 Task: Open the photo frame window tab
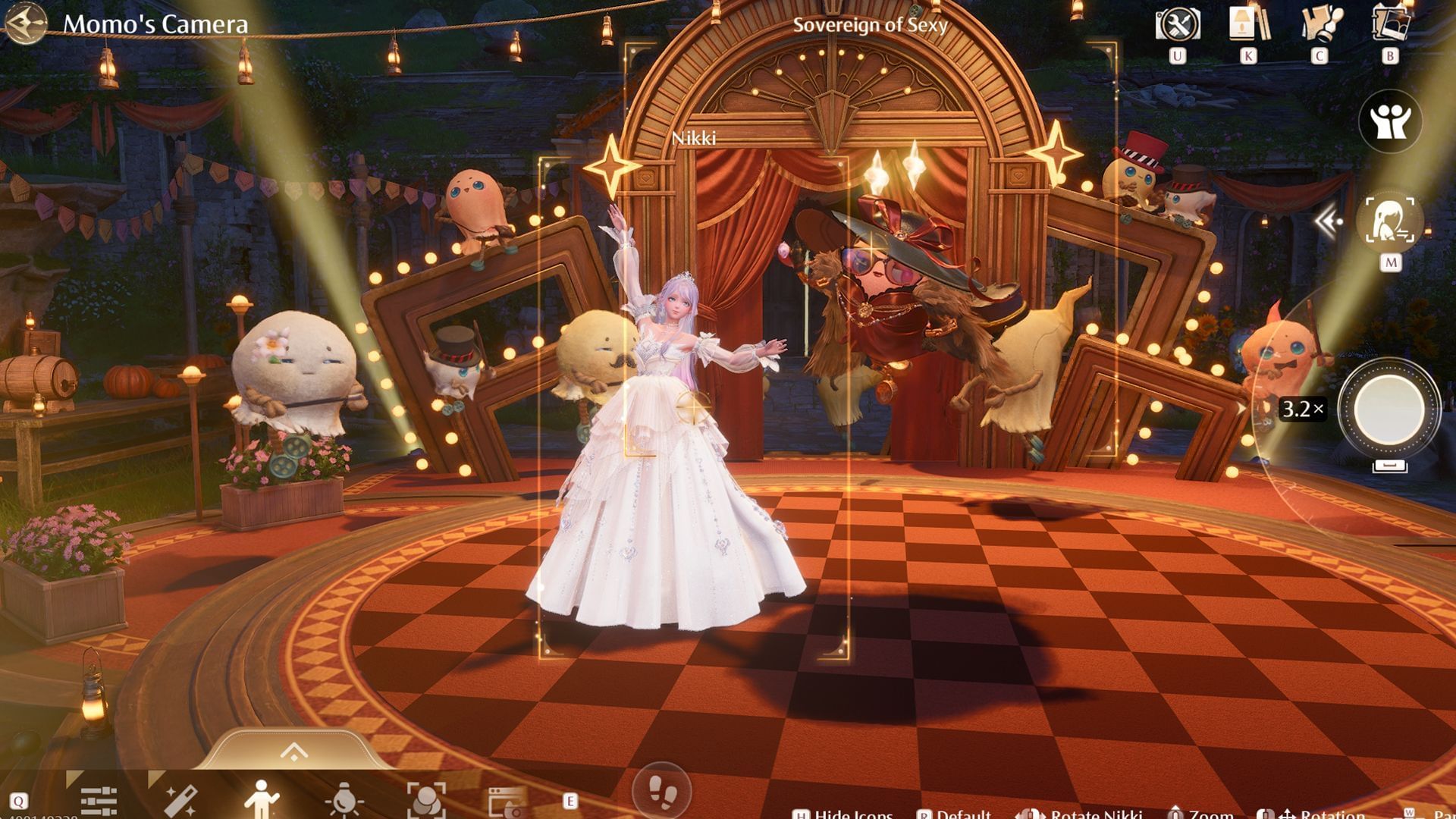tap(507, 801)
